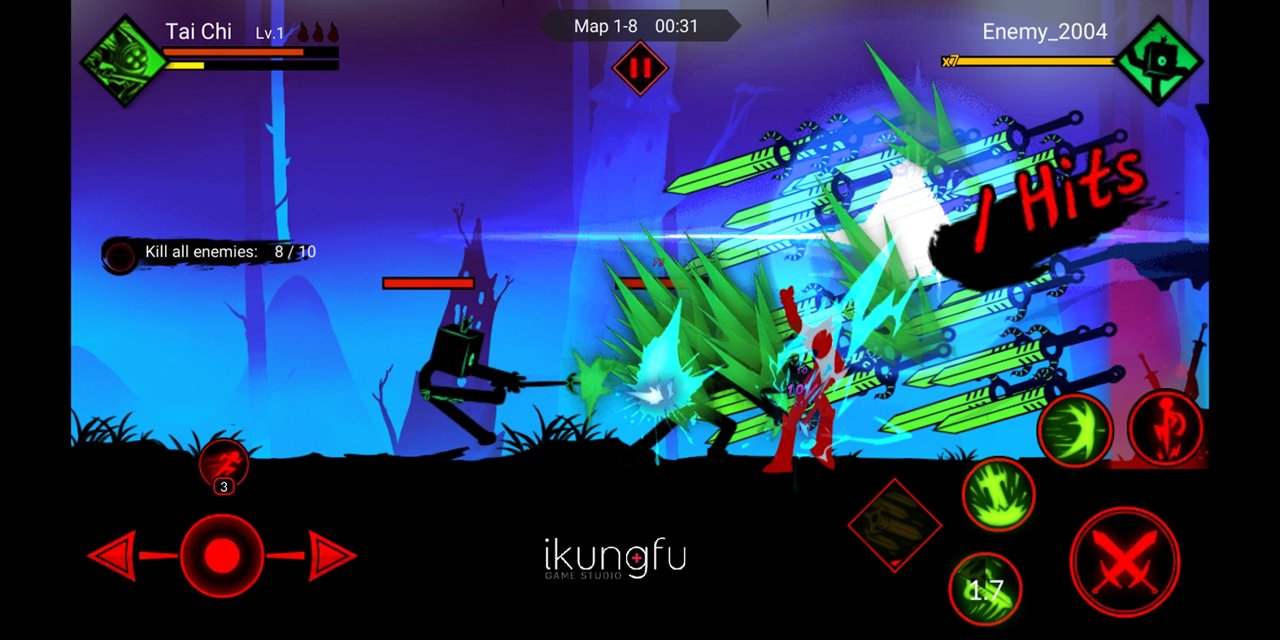
Task: Click the Enemy_2004 portrait icon
Action: [x=1158, y=60]
